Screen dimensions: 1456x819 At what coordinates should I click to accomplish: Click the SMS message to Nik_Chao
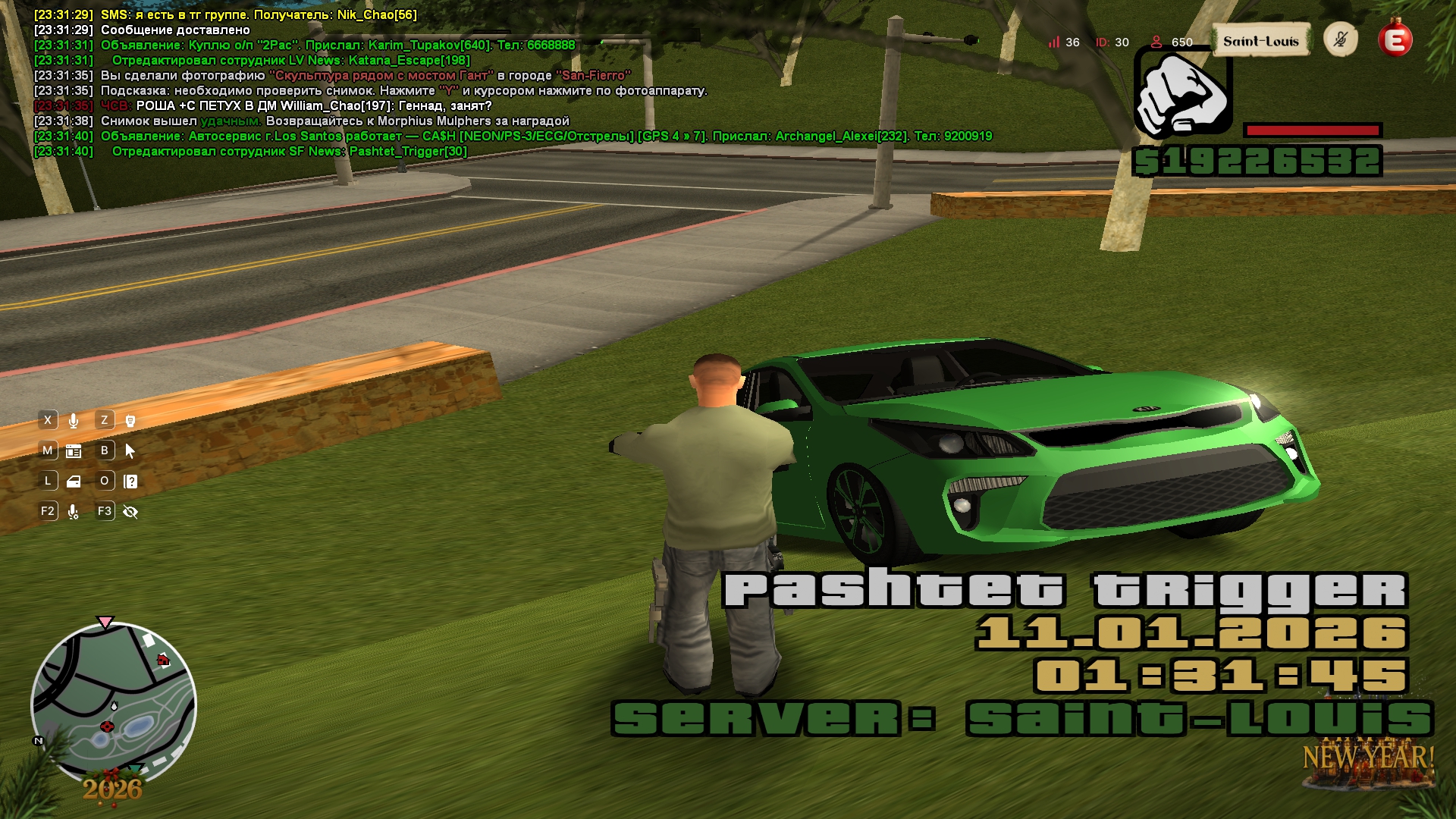pyautogui.click(x=258, y=15)
